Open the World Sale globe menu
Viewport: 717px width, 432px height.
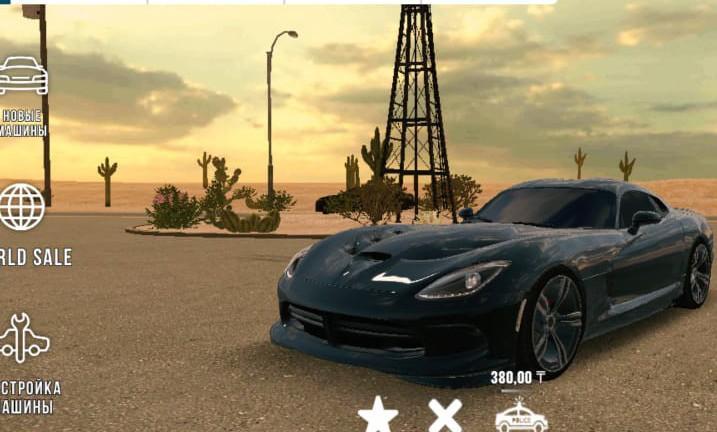tap(21, 207)
